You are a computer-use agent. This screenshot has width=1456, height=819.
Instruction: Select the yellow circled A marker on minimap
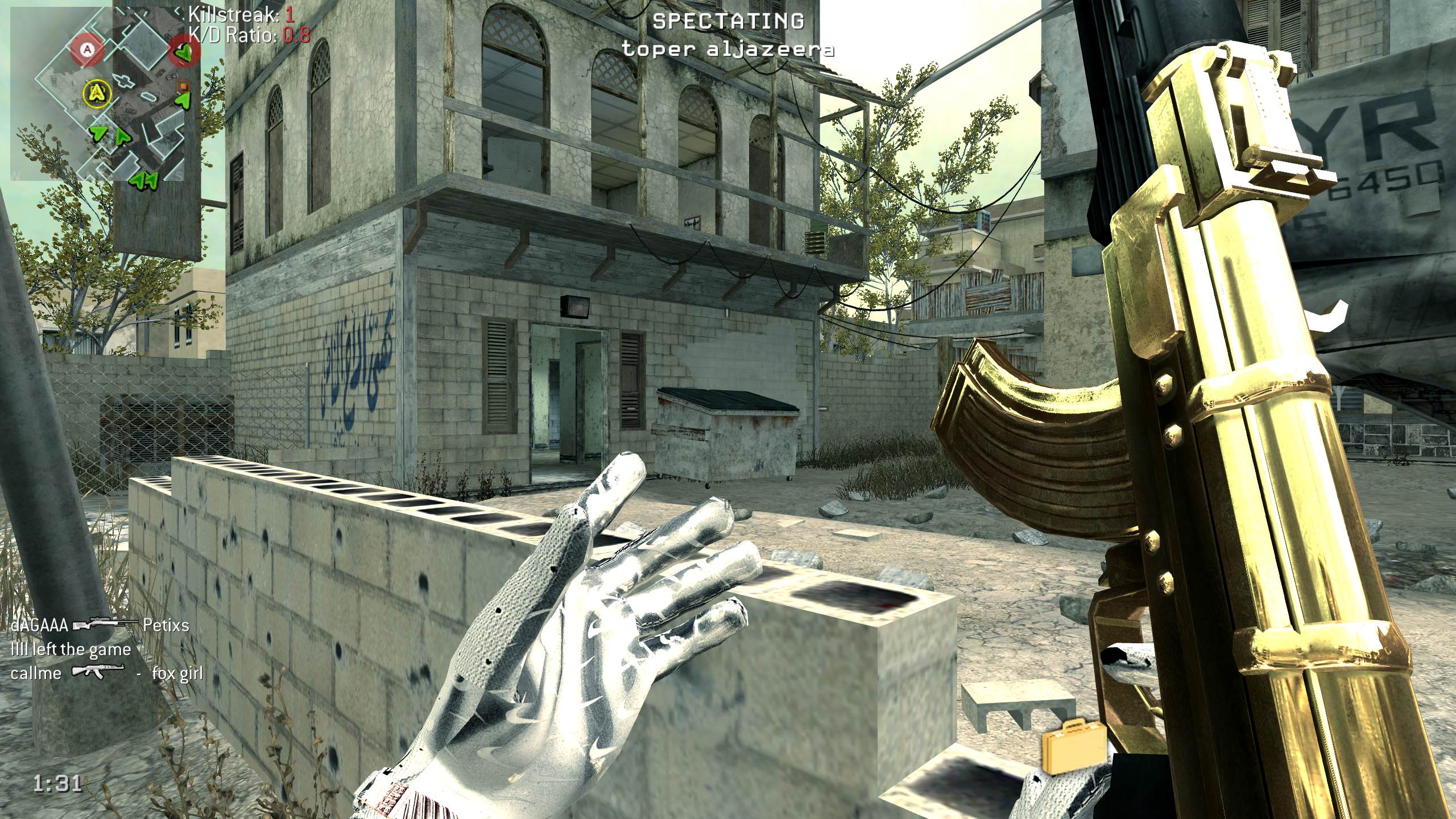click(x=98, y=92)
